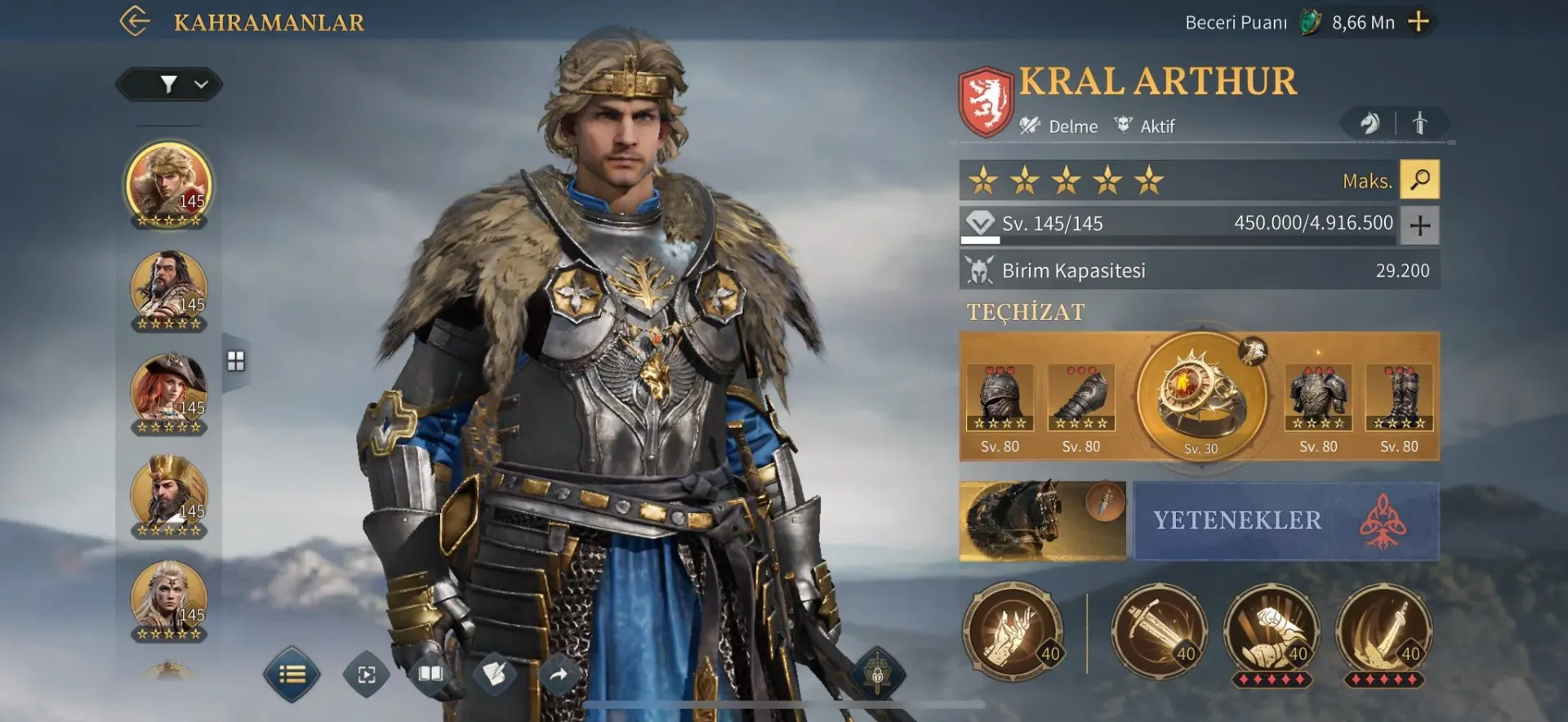View the crossed sword skill icon
Screen dimensions: 1568x722
tap(1158, 631)
